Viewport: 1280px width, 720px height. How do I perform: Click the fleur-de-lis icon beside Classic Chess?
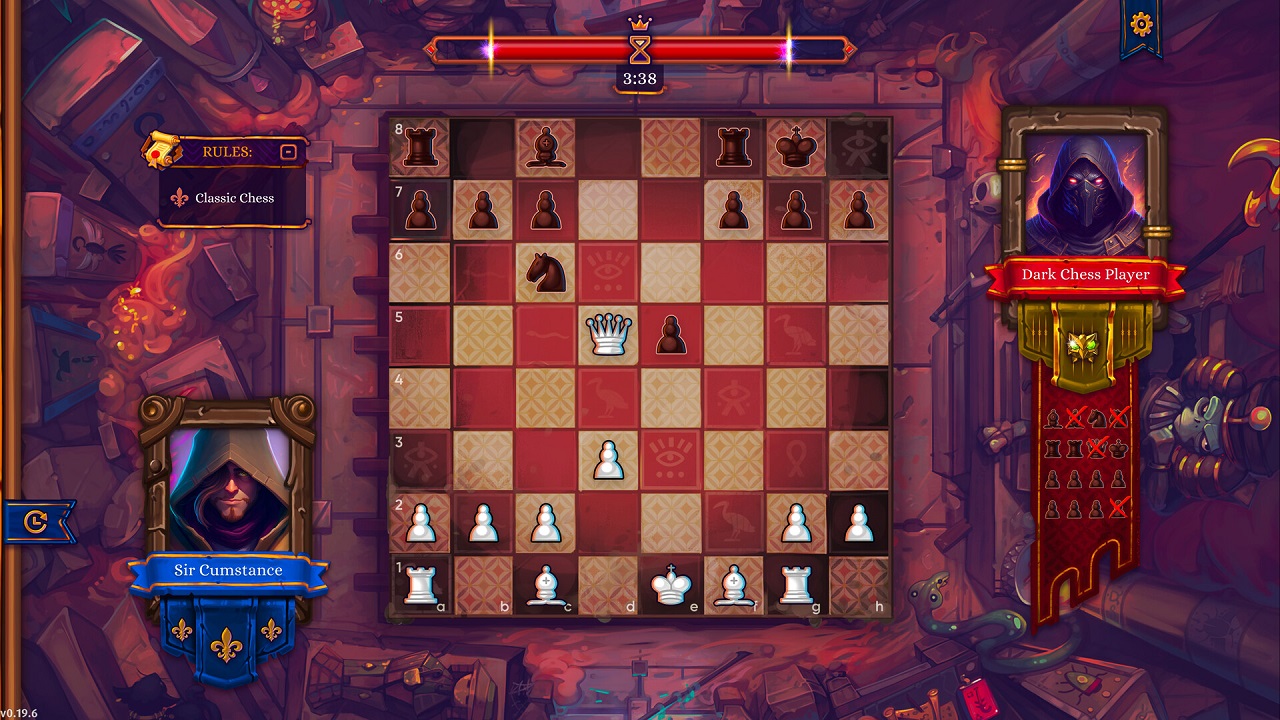(179, 197)
